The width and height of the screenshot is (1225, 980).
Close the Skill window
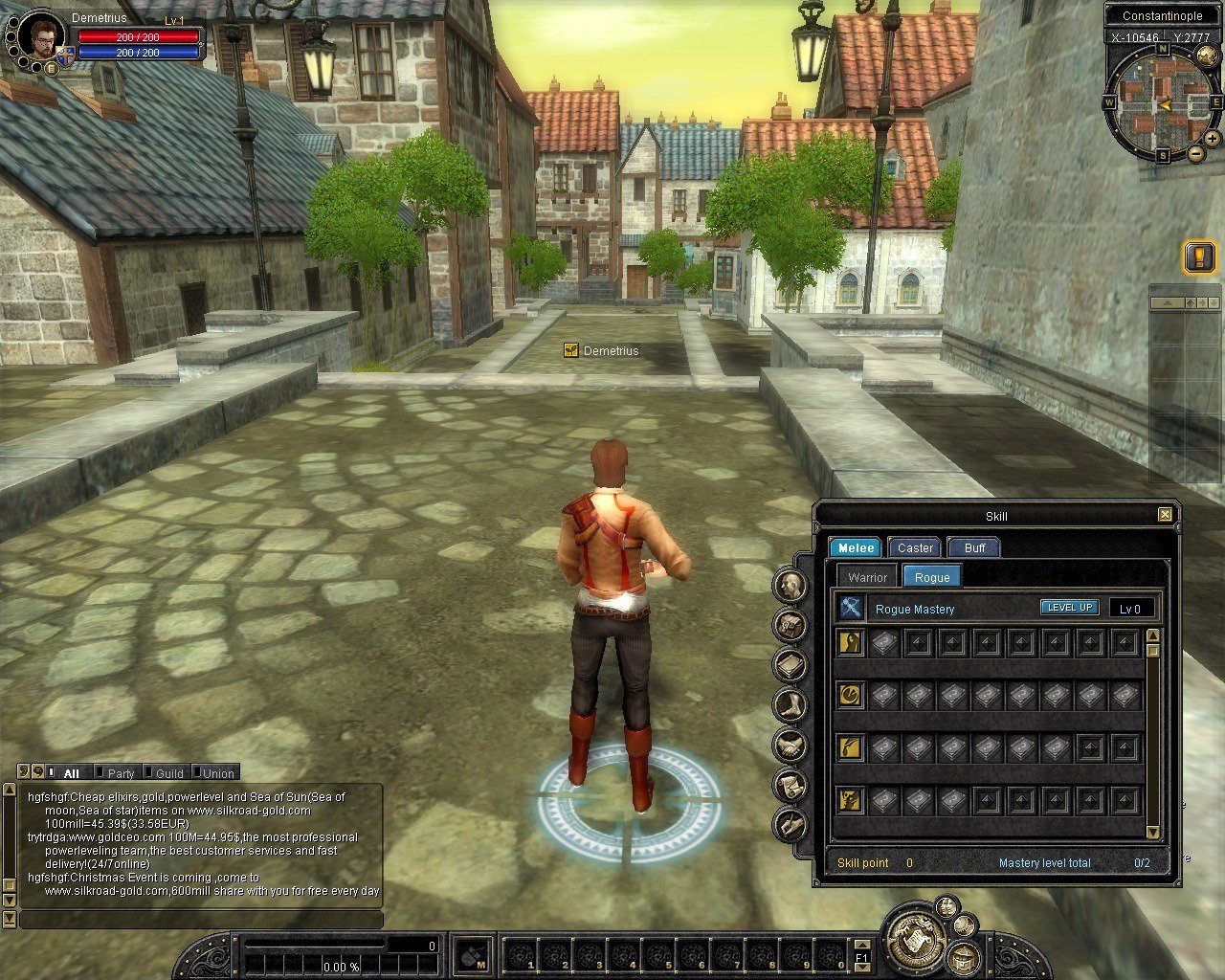point(1165,515)
